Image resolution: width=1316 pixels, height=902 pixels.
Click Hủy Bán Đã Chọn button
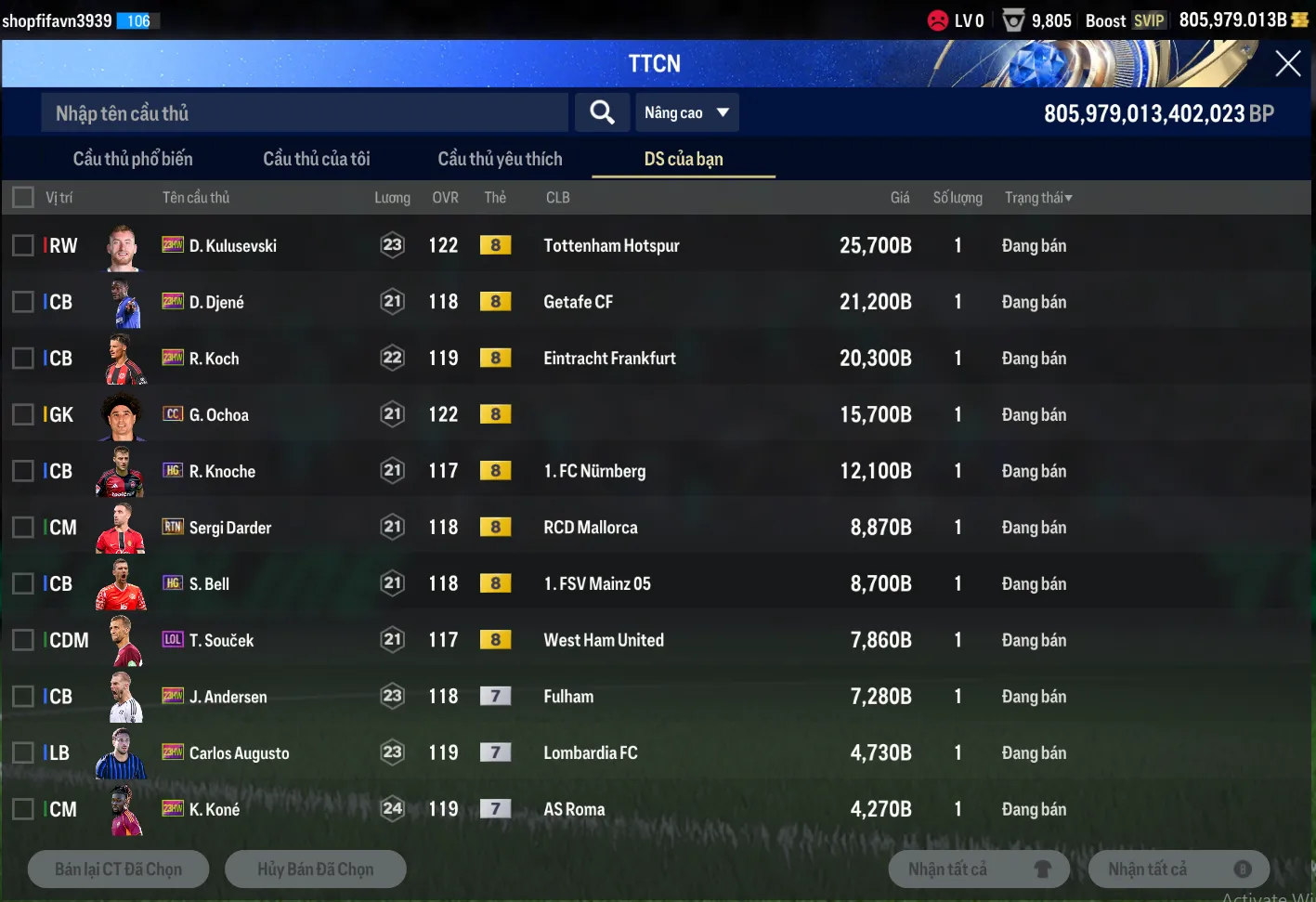click(x=316, y=869)
